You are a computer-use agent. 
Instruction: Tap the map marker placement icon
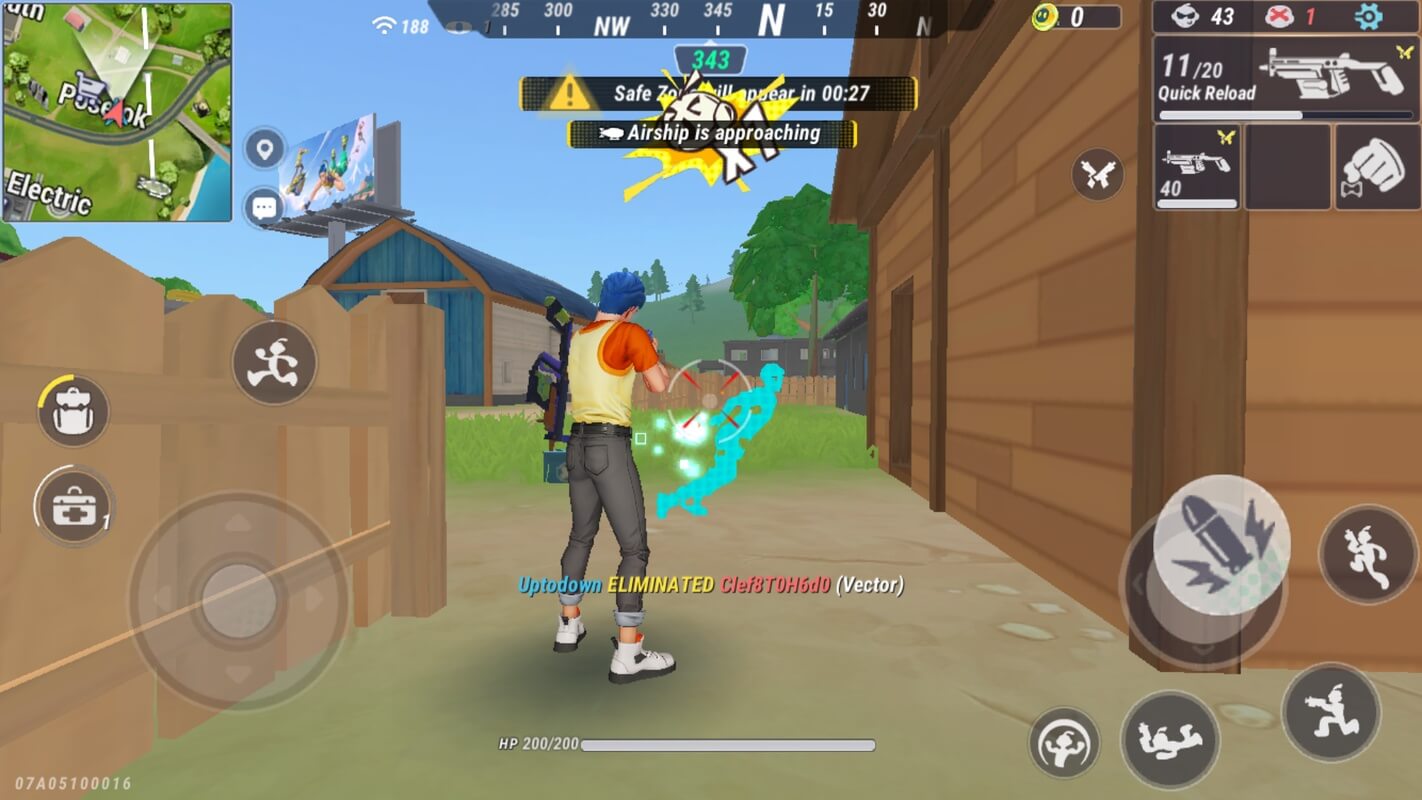tap(263, 147)
